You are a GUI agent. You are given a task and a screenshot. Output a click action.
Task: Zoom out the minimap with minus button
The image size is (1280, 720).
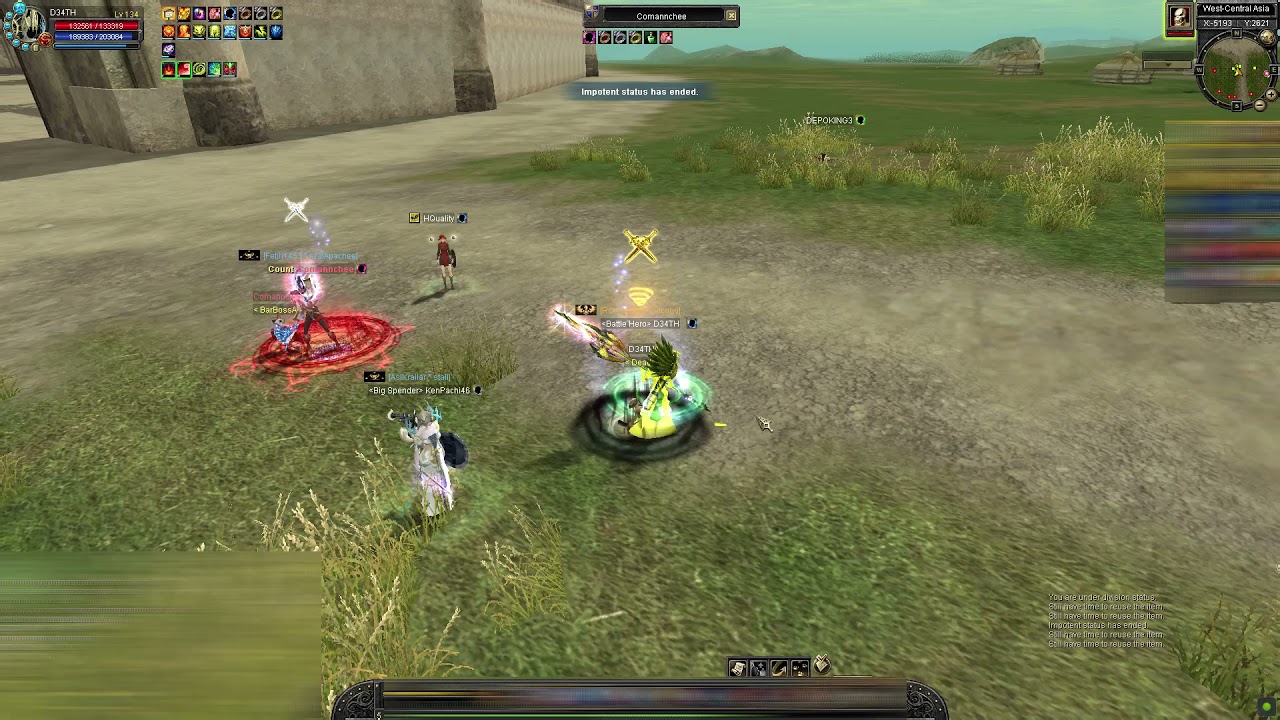[1260, 105]
